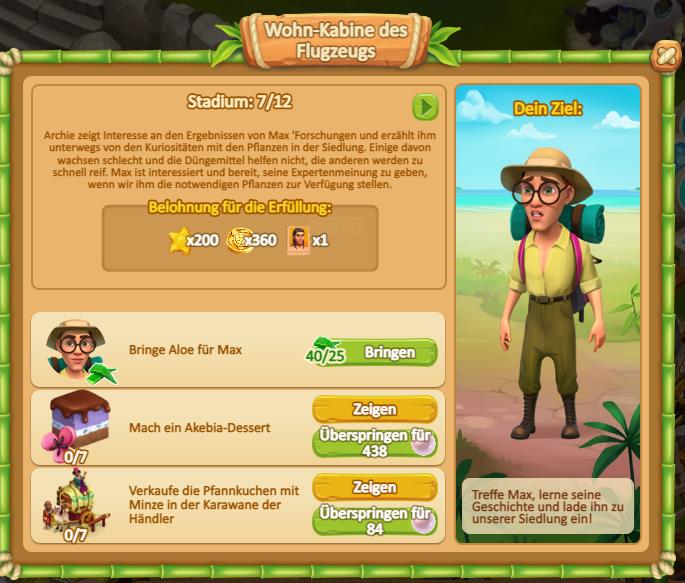Select the yellow star experience reward icon

178,240
